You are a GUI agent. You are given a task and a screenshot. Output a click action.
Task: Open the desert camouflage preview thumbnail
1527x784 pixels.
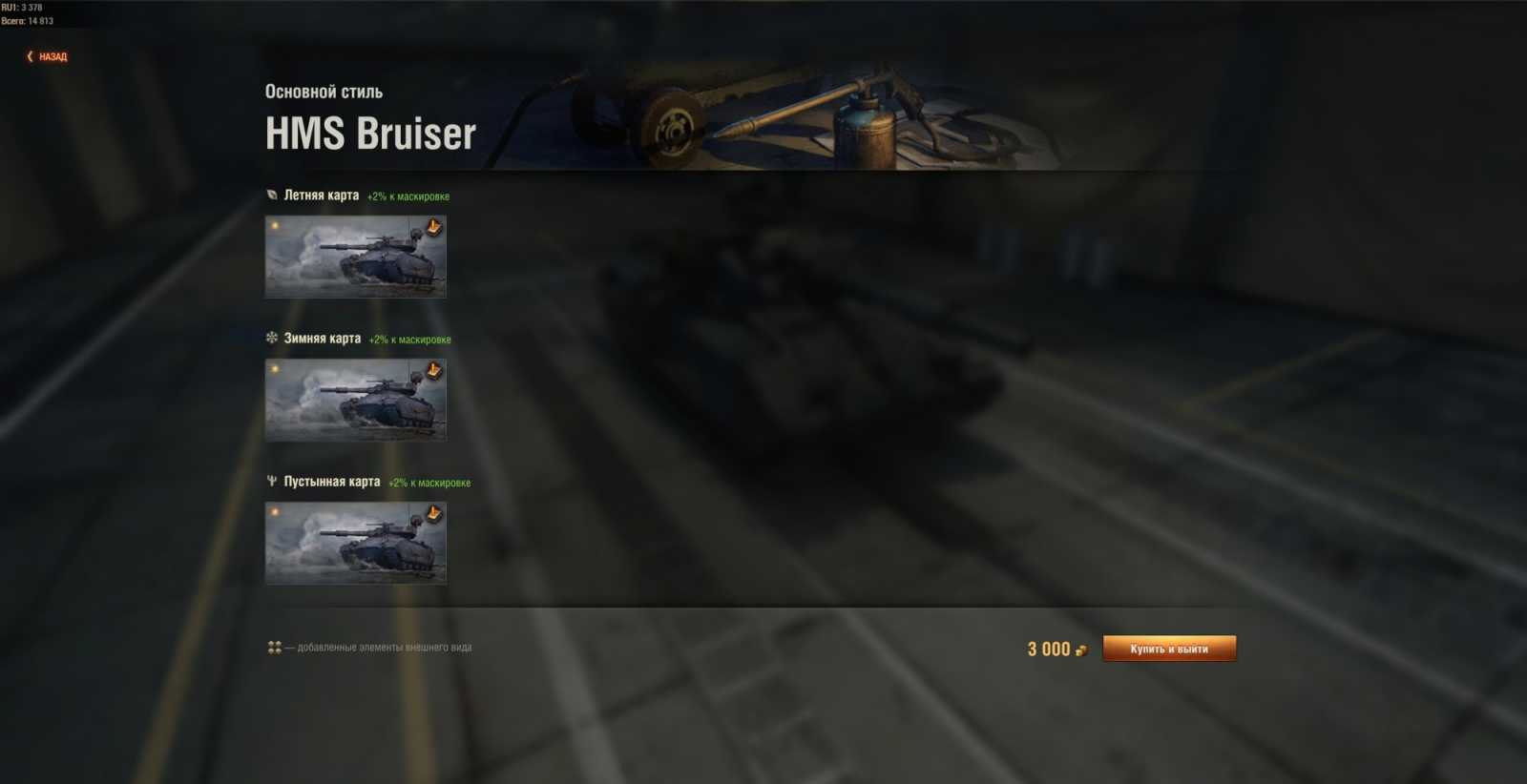coord(354,543)
